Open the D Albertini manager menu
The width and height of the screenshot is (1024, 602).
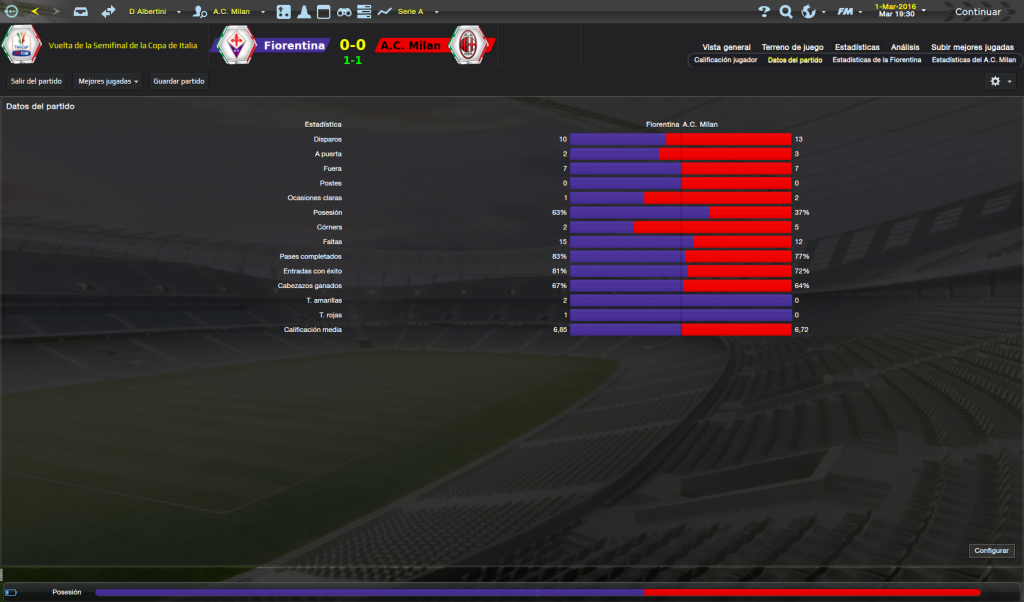point(154,12)
